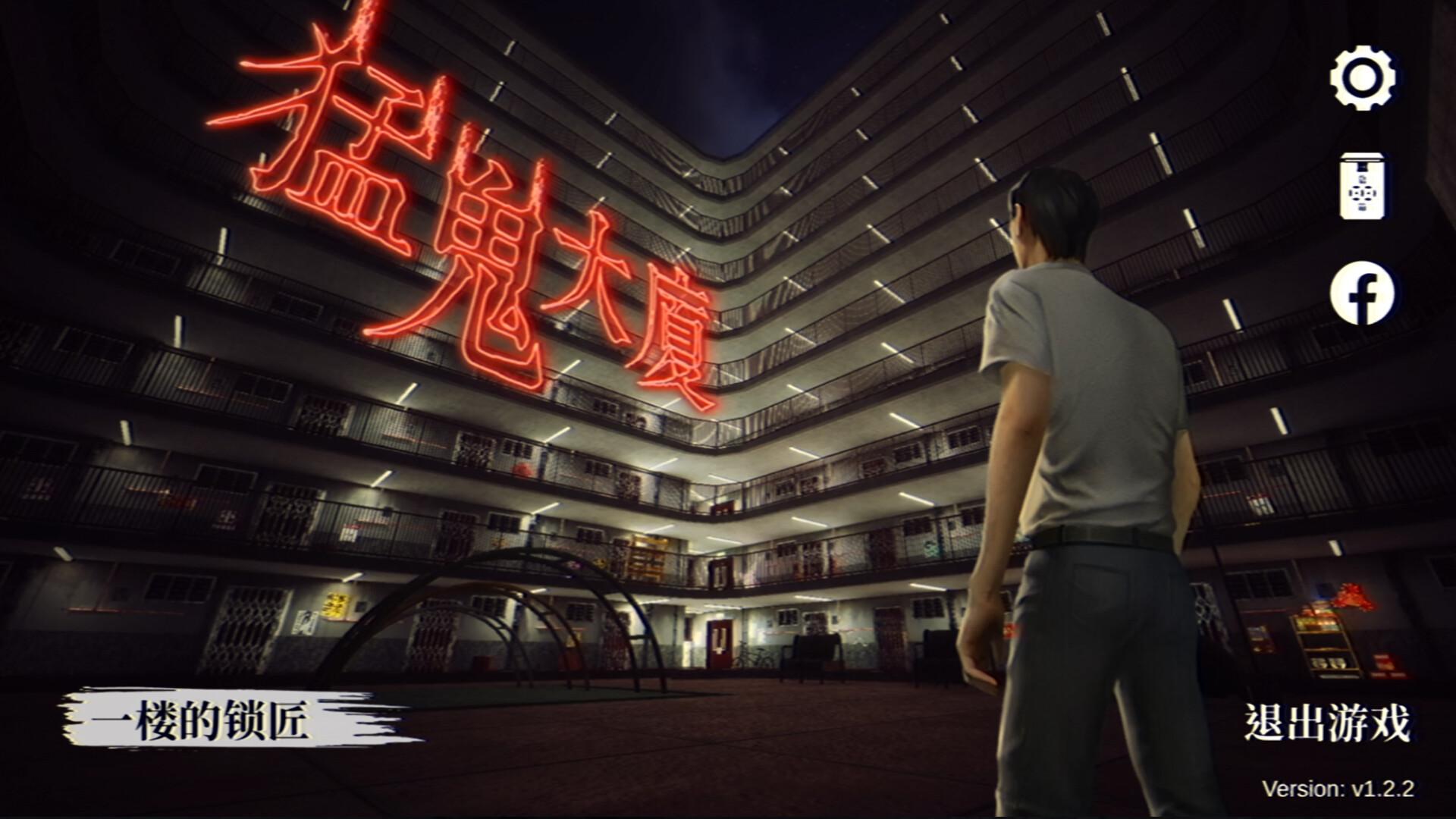Open the Facebook icon
Screen dimensions: 1456x819
[x=1361, y=290]
